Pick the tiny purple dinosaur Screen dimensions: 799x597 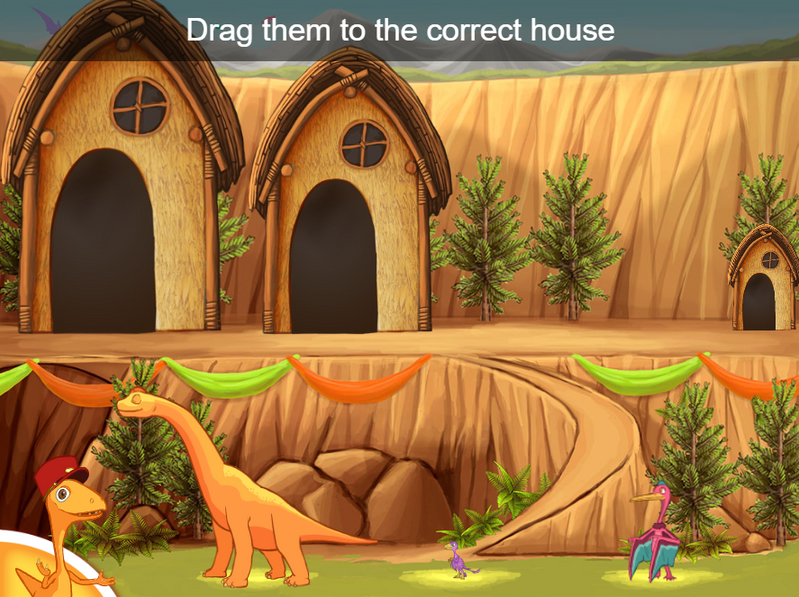click(459, 562)
